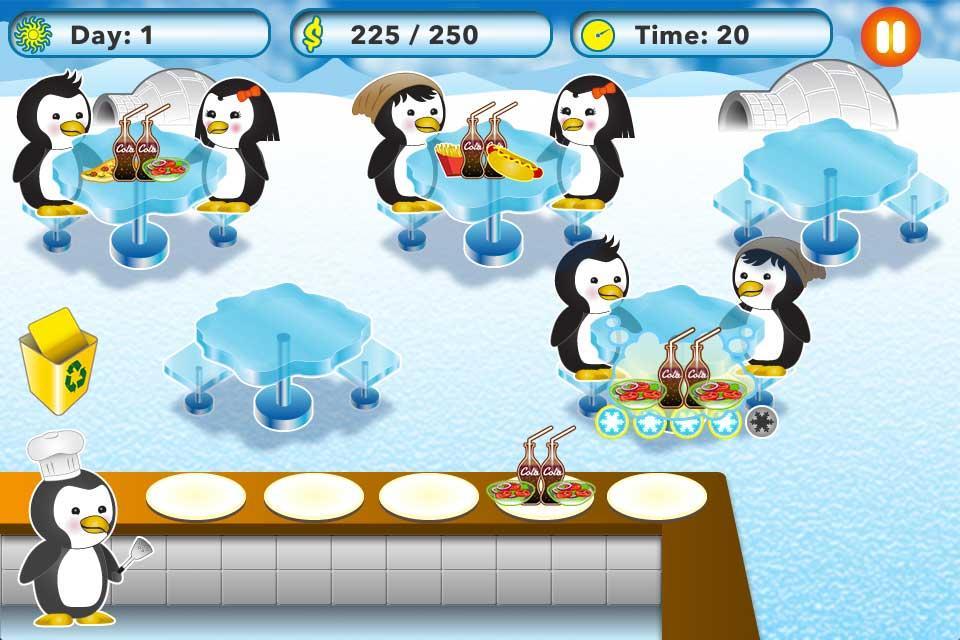Pause the game with the orange button
This screenshot has width=960, height=640.
pyautogui.click(x=889, y=36)
